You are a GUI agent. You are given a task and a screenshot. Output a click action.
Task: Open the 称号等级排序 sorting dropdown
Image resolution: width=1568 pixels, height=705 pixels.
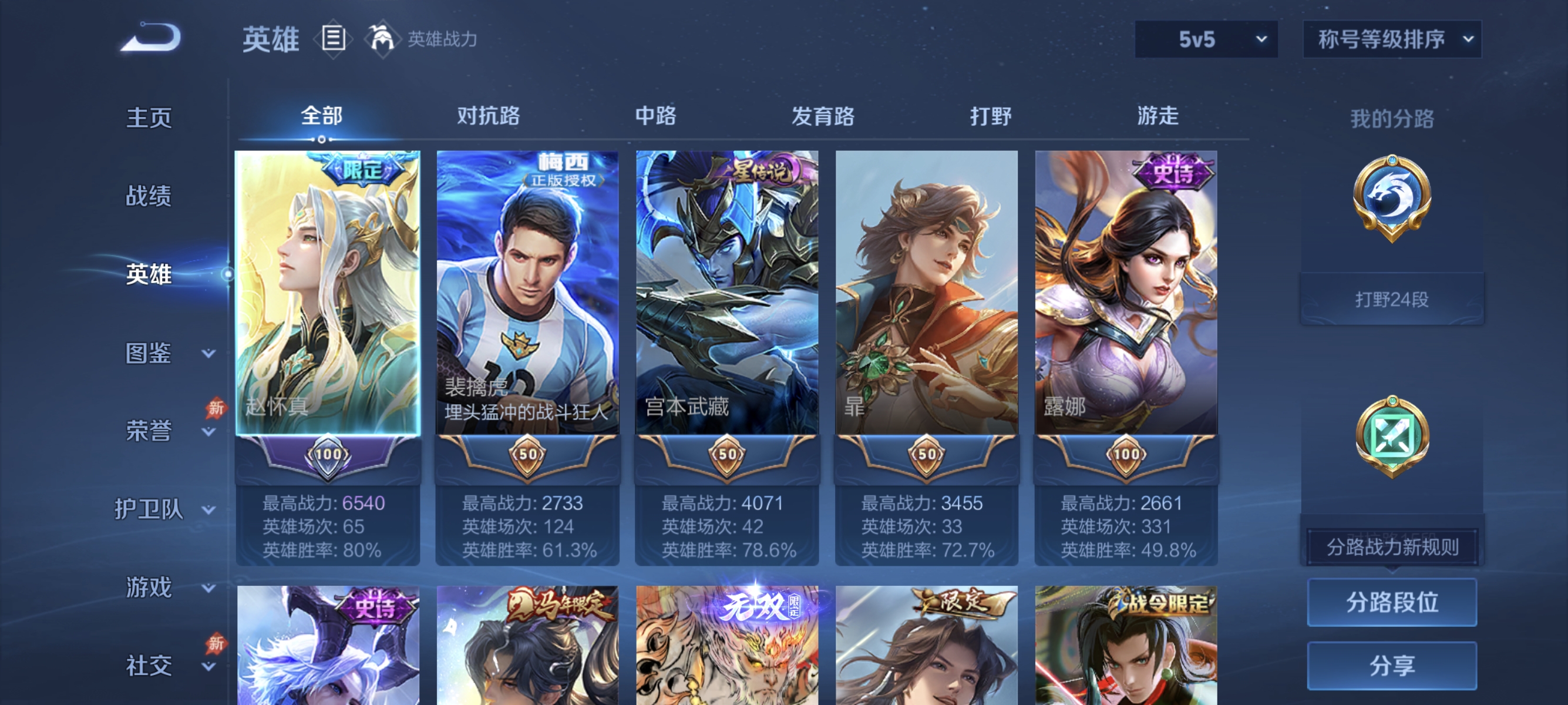[1391, 38]
